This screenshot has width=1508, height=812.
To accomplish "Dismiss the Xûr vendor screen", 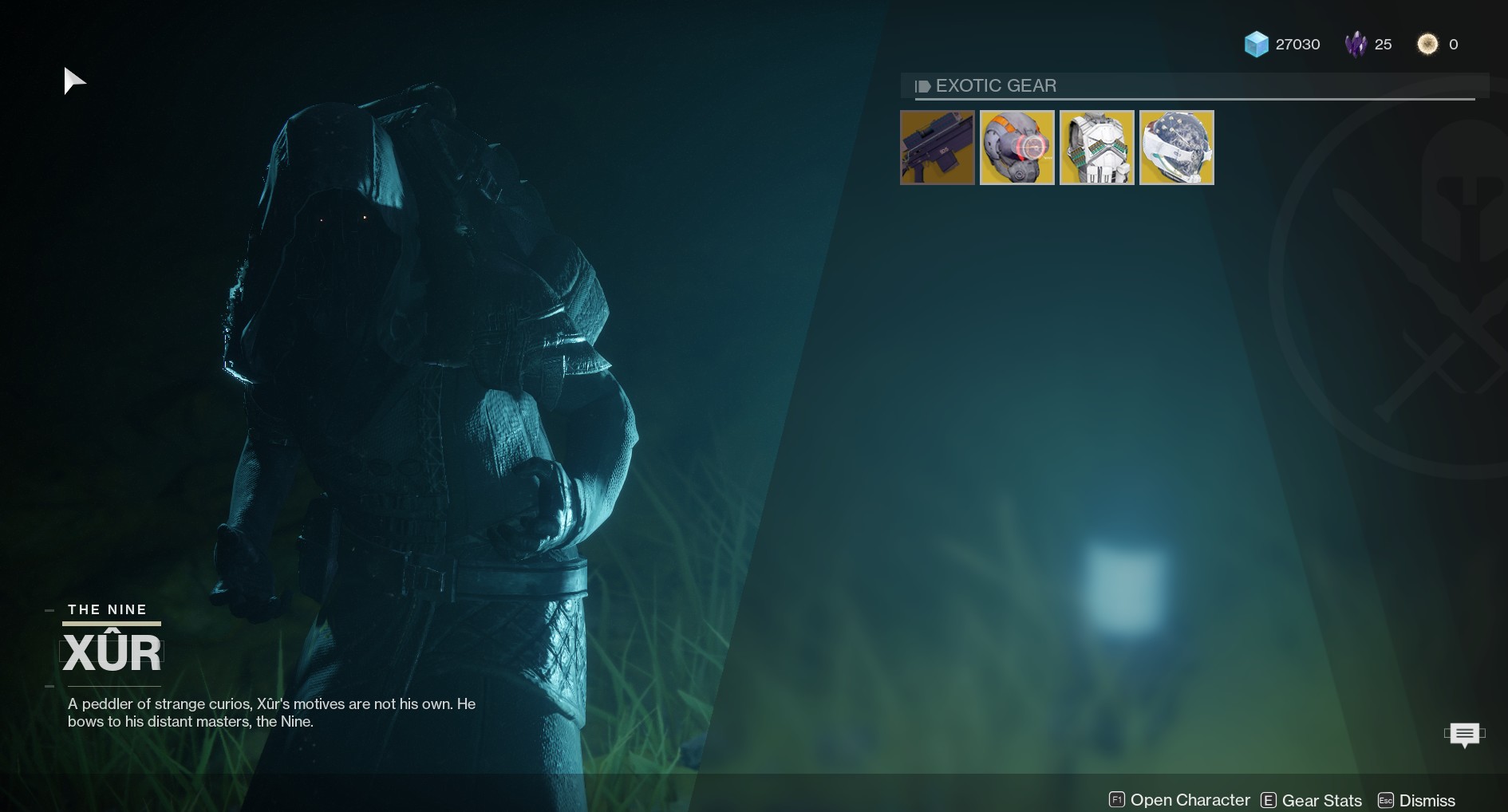I will click(x=1416, y=800).
